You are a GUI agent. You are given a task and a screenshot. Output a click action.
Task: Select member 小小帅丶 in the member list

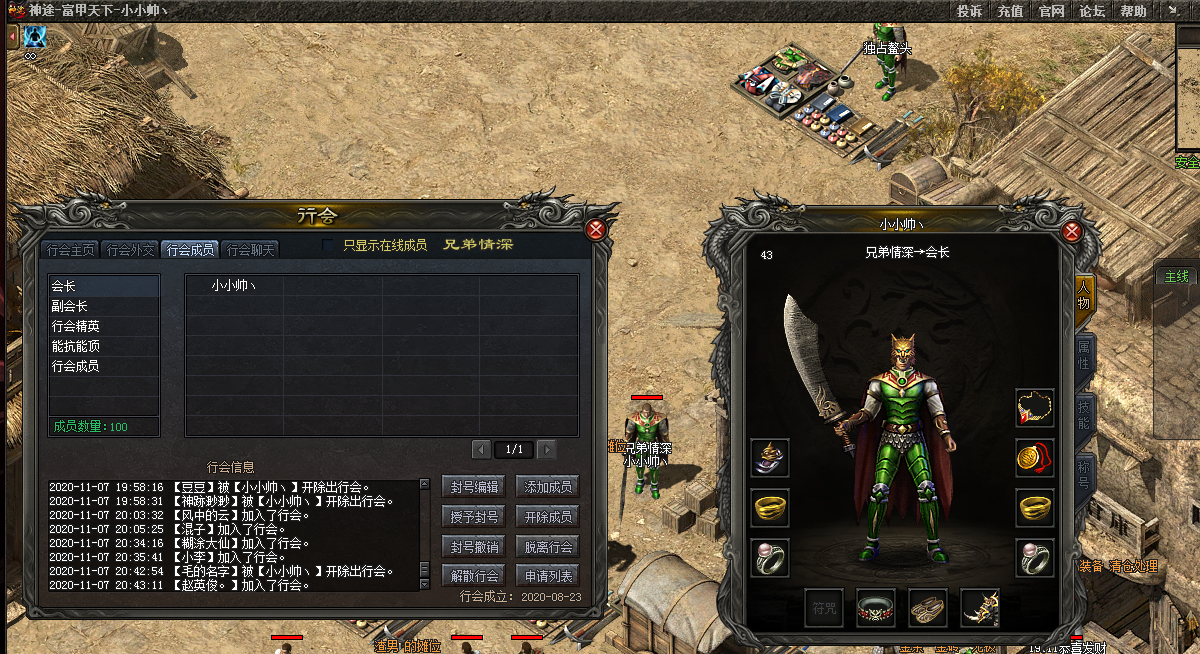click(x=234, y=285)
